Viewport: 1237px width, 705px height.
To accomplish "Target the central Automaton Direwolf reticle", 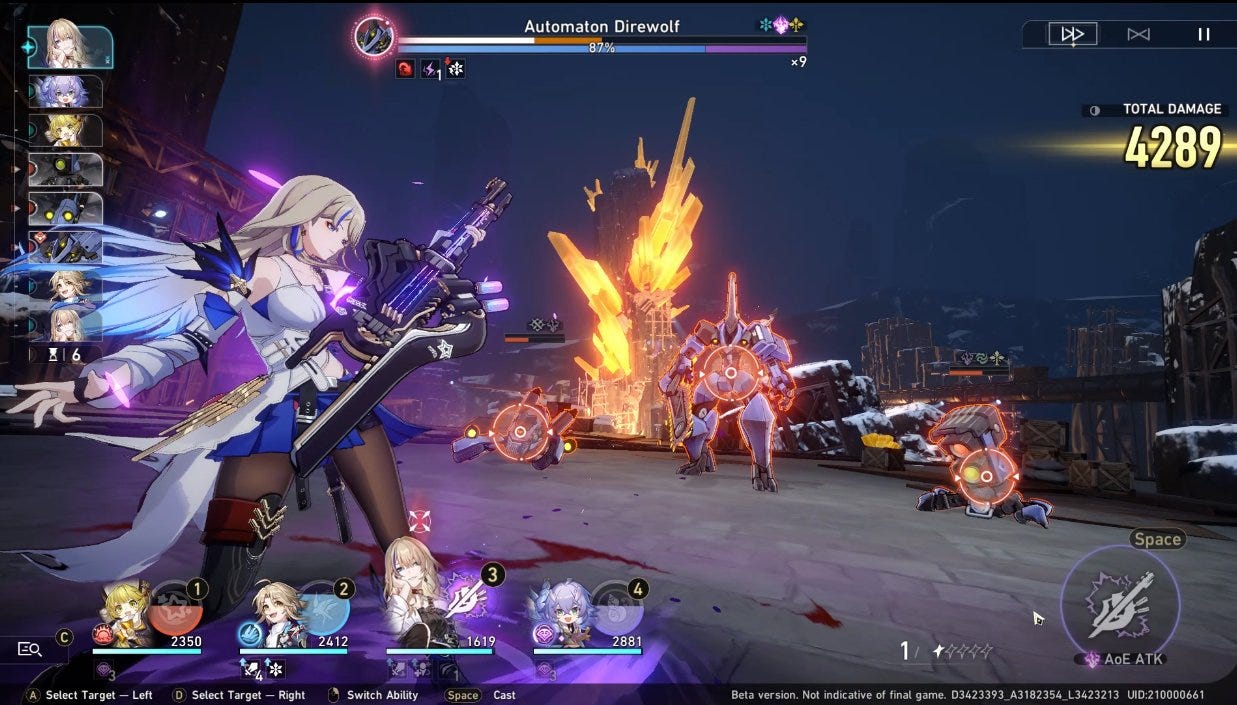I will [730, 373].
